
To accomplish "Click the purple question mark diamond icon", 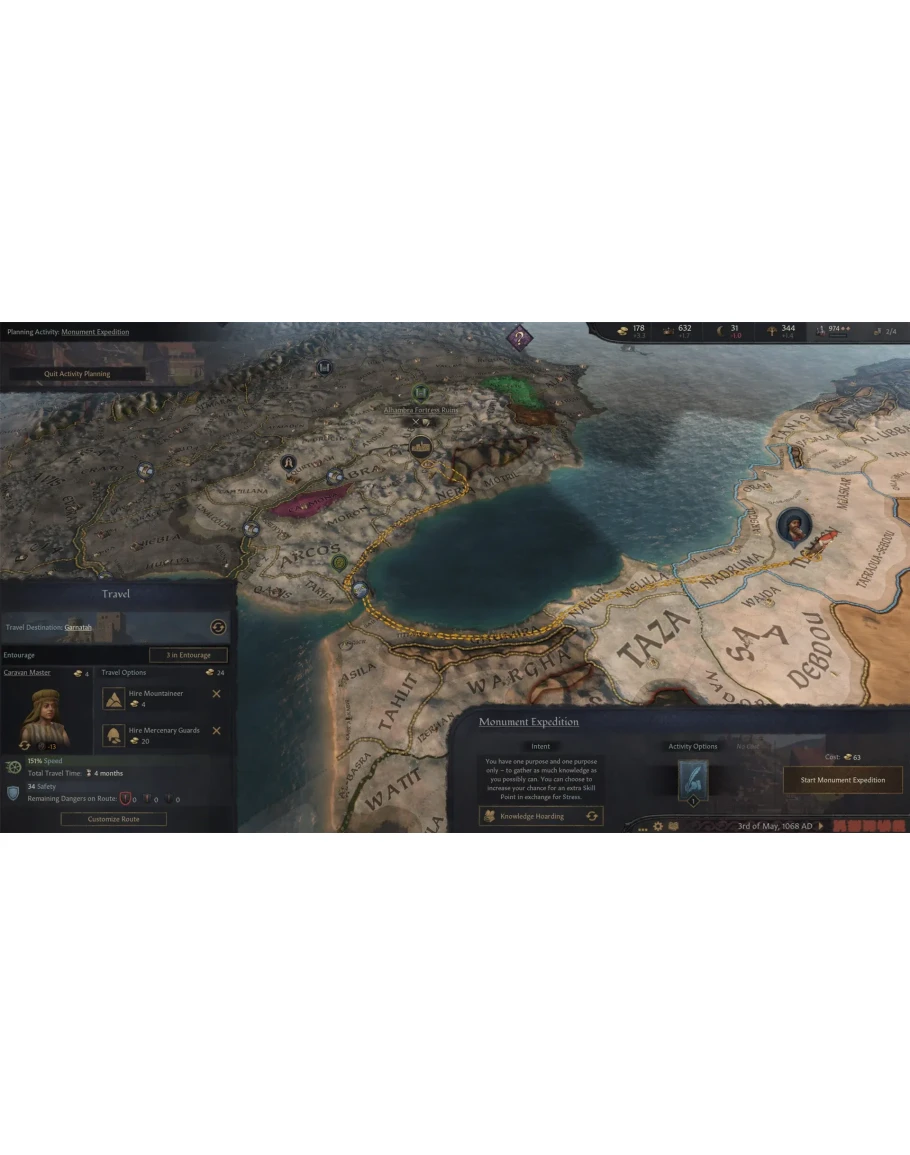I will (x=518, y=337).
